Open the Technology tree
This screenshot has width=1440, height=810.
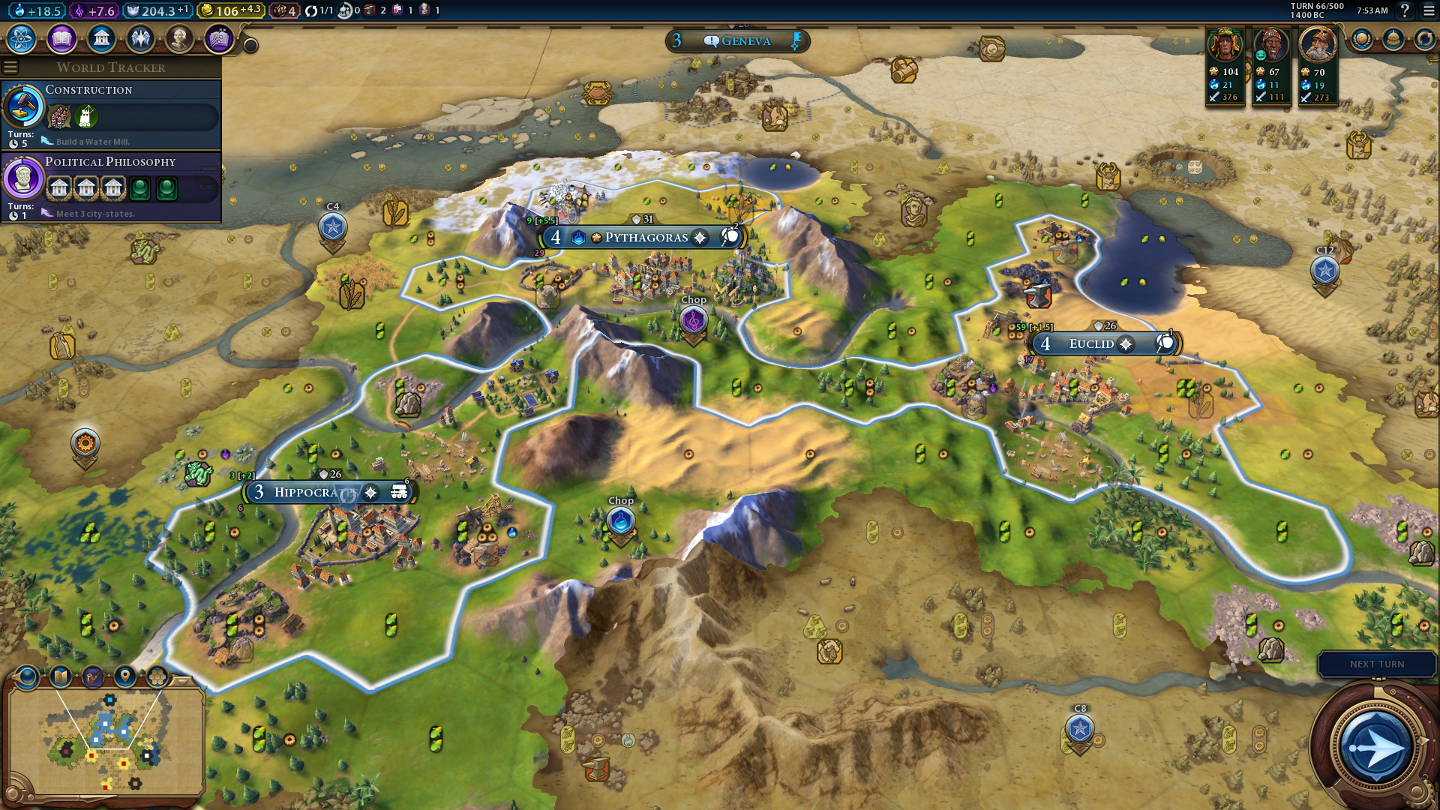pos(22,39)
